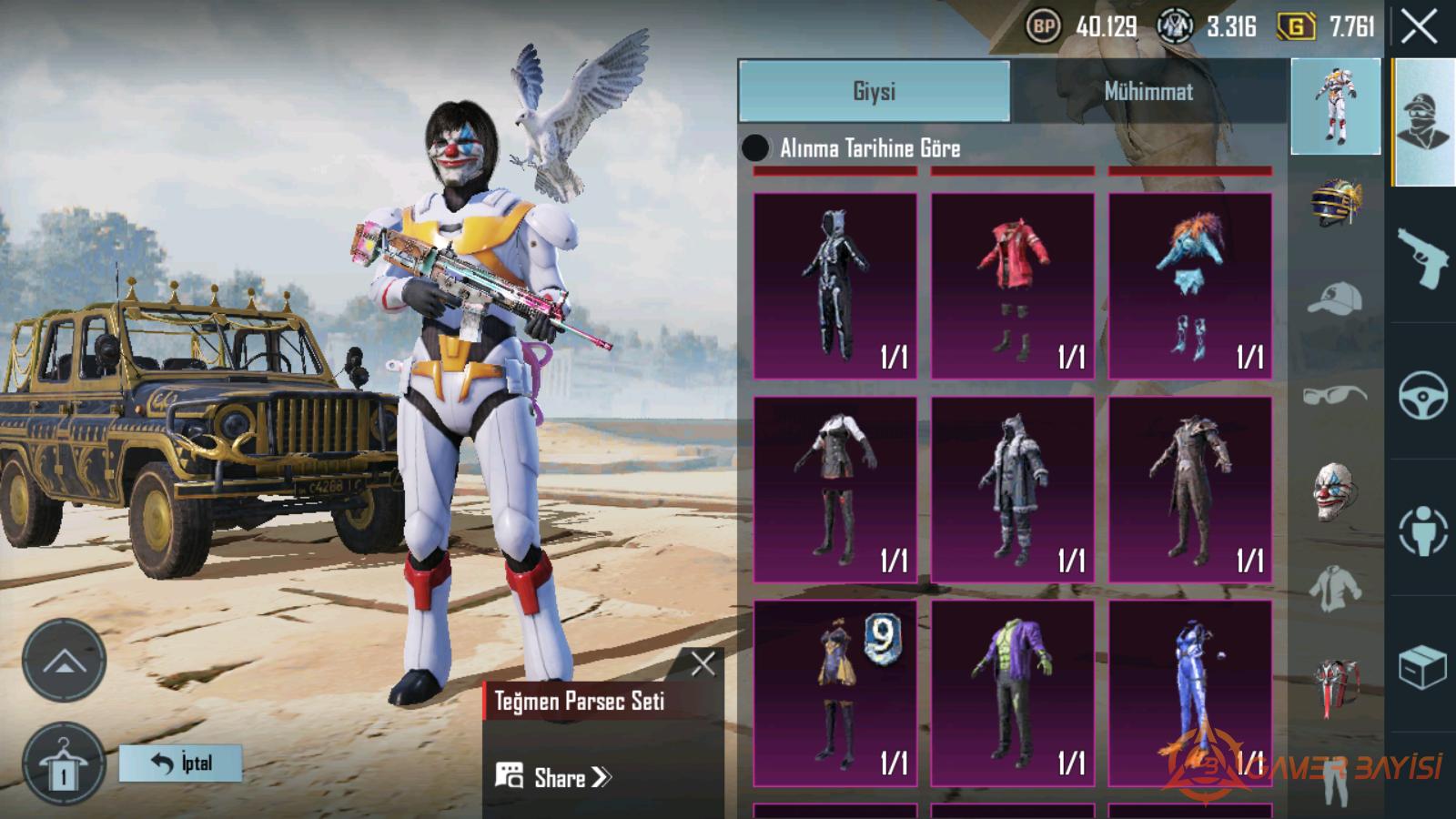Choose the outfit with the 9 badge
This screenshot has width=1456, height=819.
834,693
